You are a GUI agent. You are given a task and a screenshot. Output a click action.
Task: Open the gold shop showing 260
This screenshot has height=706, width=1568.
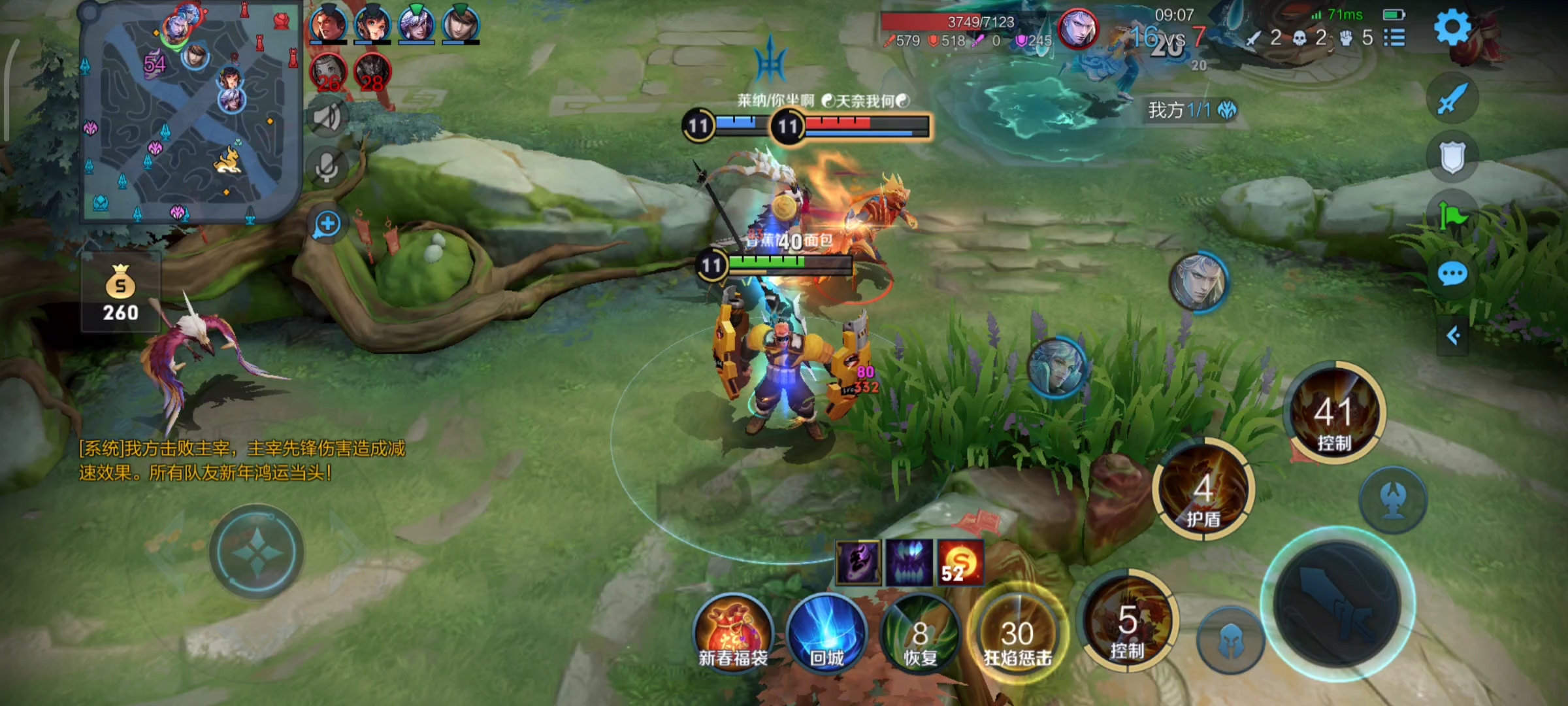tap(121, 293)
